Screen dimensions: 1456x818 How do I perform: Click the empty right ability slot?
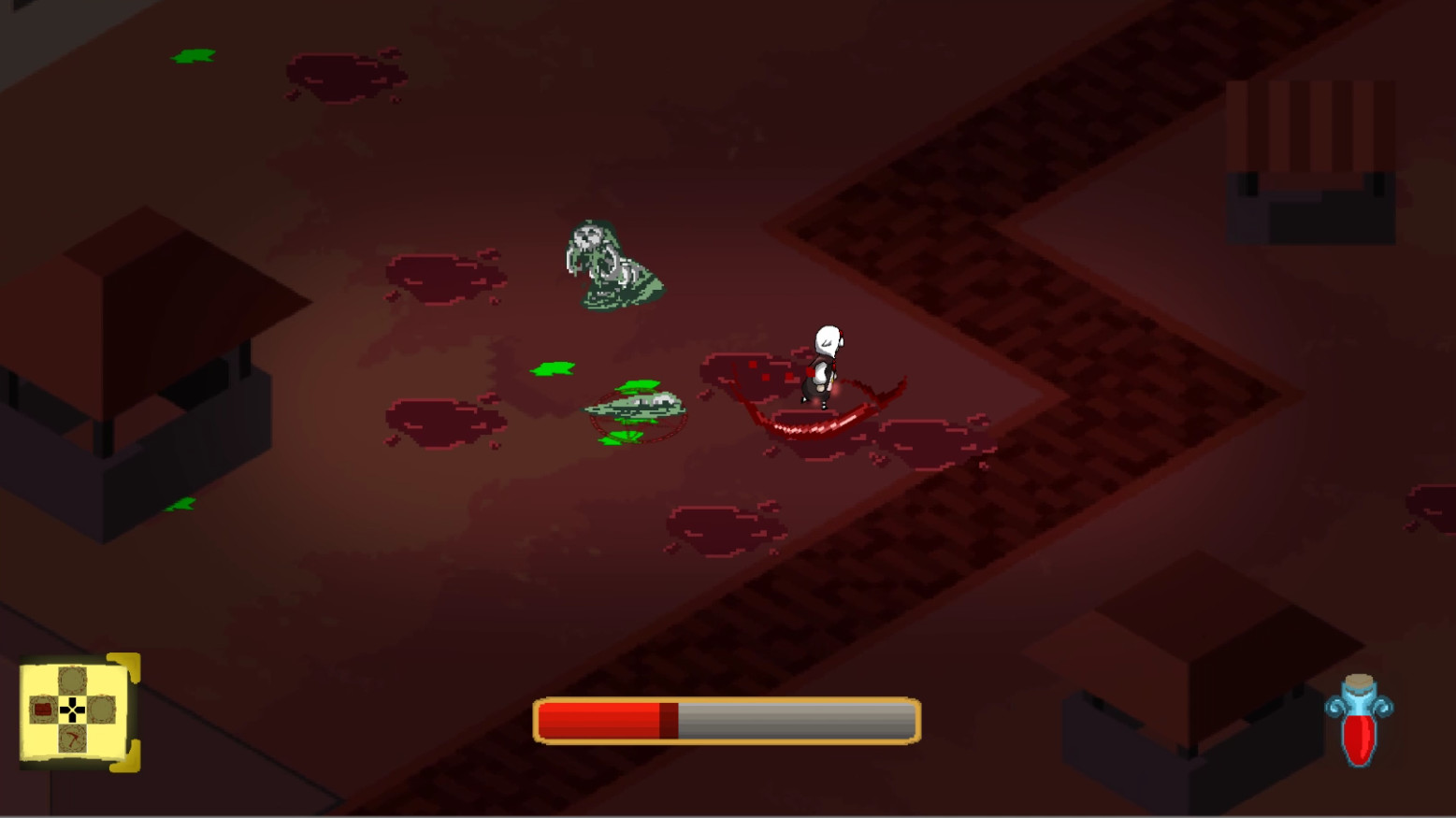102,709
